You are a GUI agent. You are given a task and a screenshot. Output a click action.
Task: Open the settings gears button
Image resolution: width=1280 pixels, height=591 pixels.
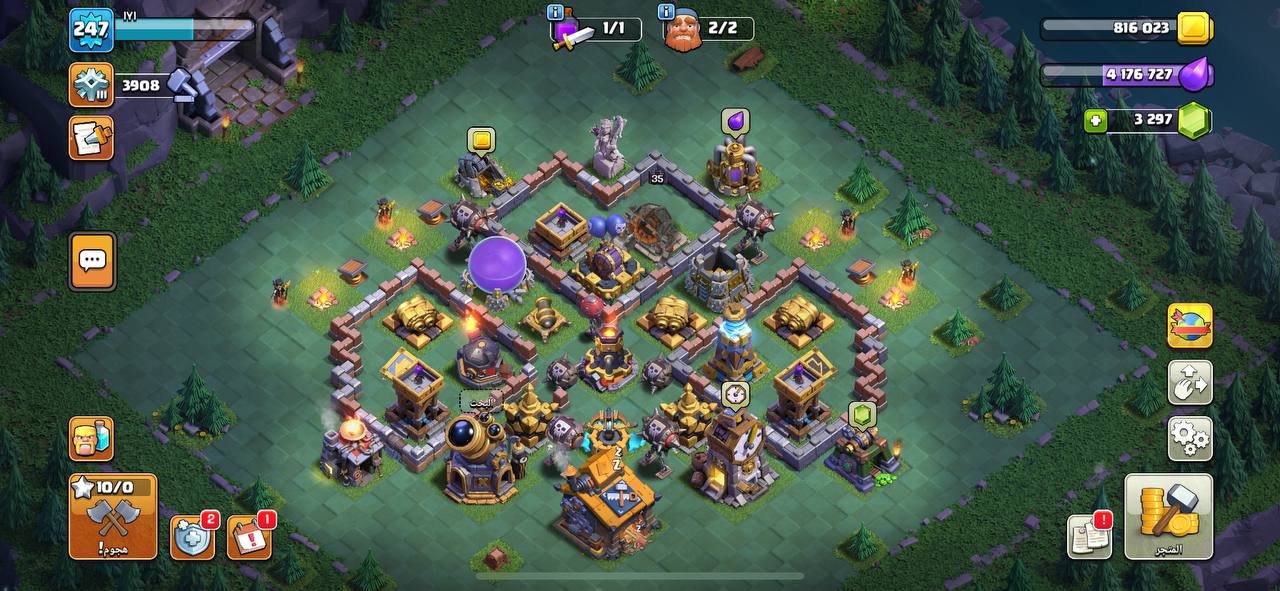pyautogui.click(x=1189, y=438)
